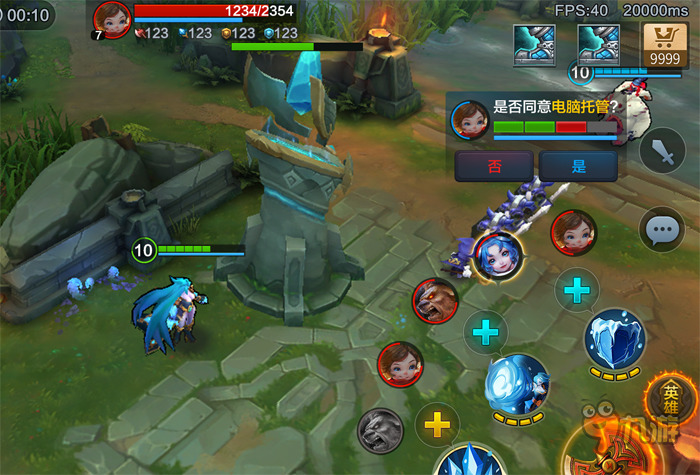Image resolution: width=700 pixels, height=475 pixels.
Task: Decline computer hosting with the 否 button
Action: click(x=493, y=166)
